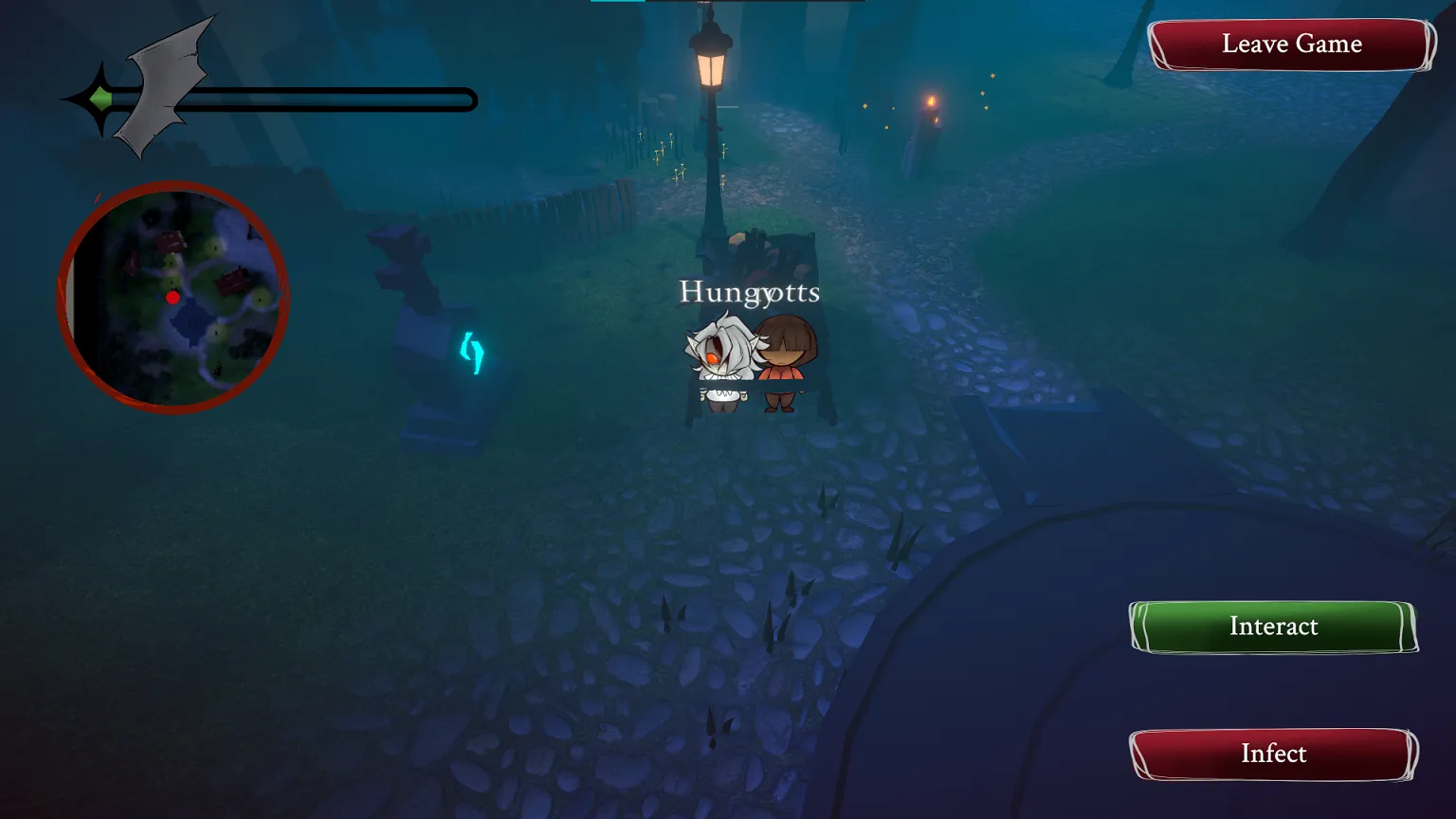Open the circular minimap
This screenshot has height=819, width=1456.
click(173, 297)
